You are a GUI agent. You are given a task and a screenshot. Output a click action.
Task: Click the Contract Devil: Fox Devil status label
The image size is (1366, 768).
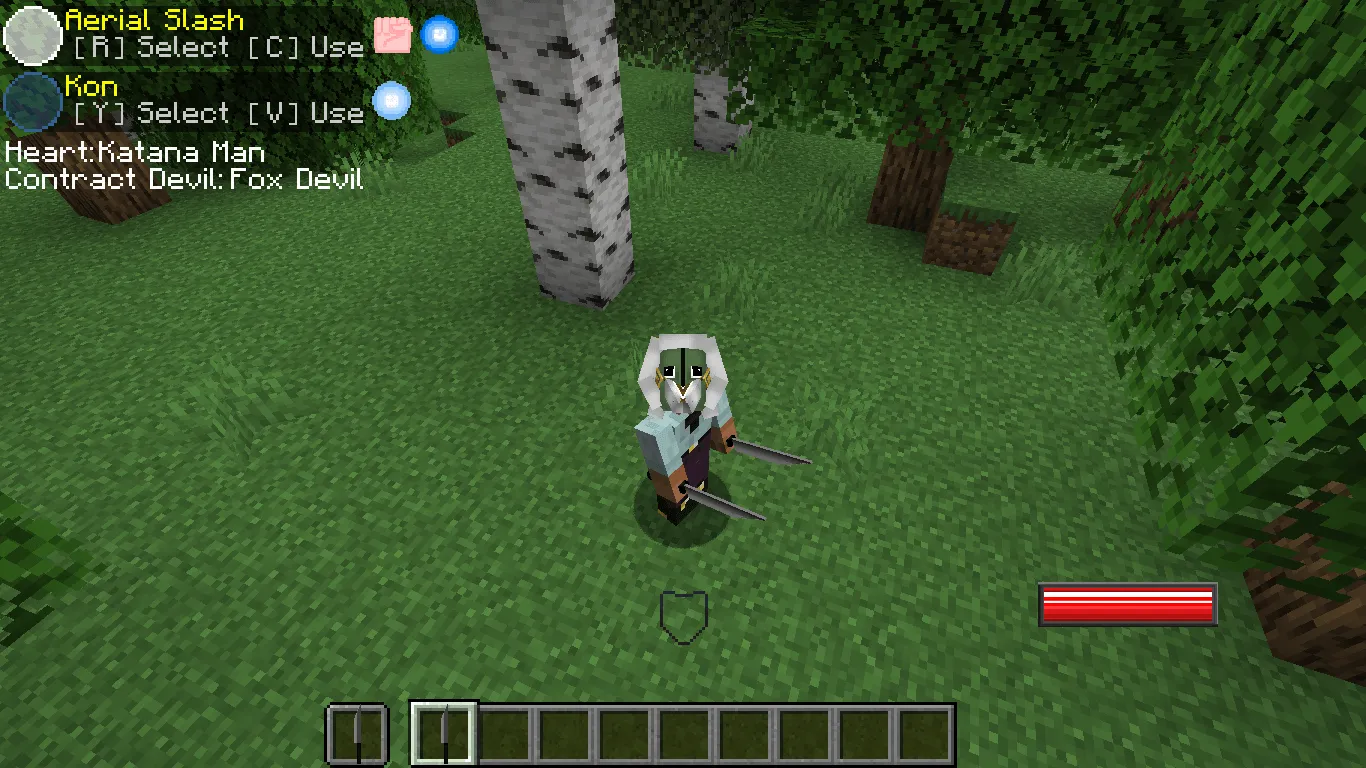coord(184,180)
